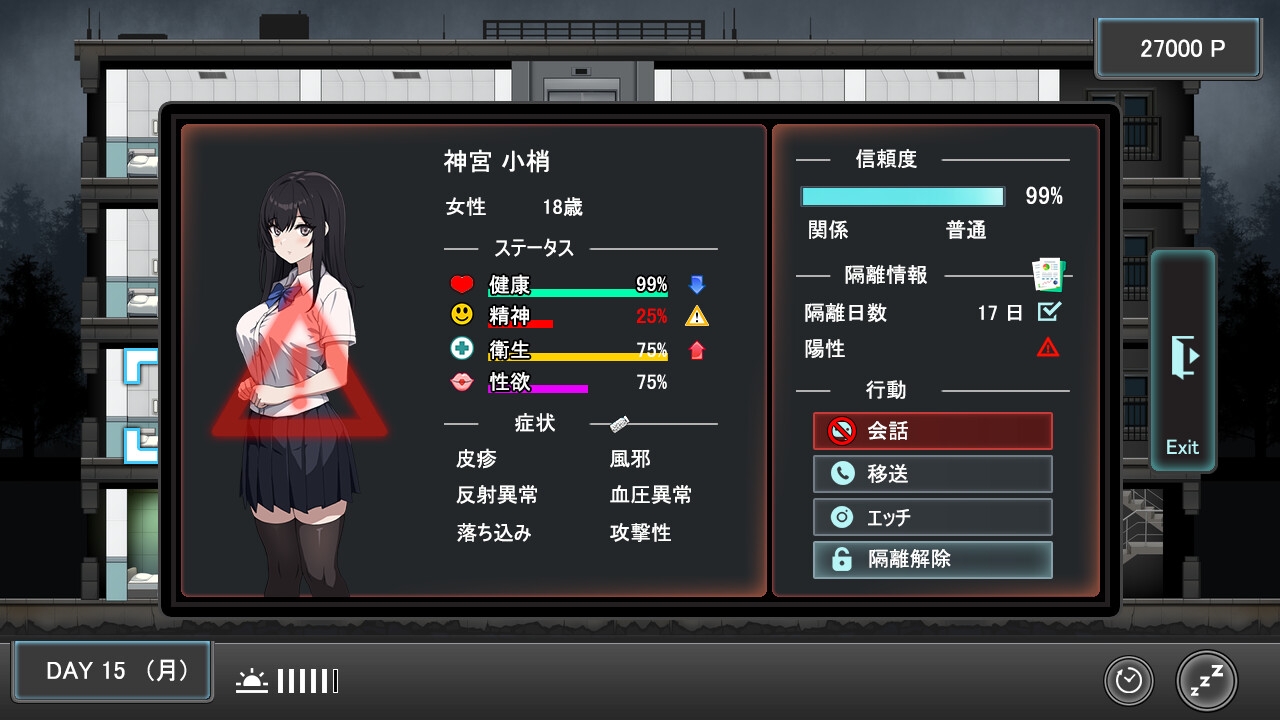
Task: Open the clock button in the bottom bar
Action: click(x=1129, y=681)
